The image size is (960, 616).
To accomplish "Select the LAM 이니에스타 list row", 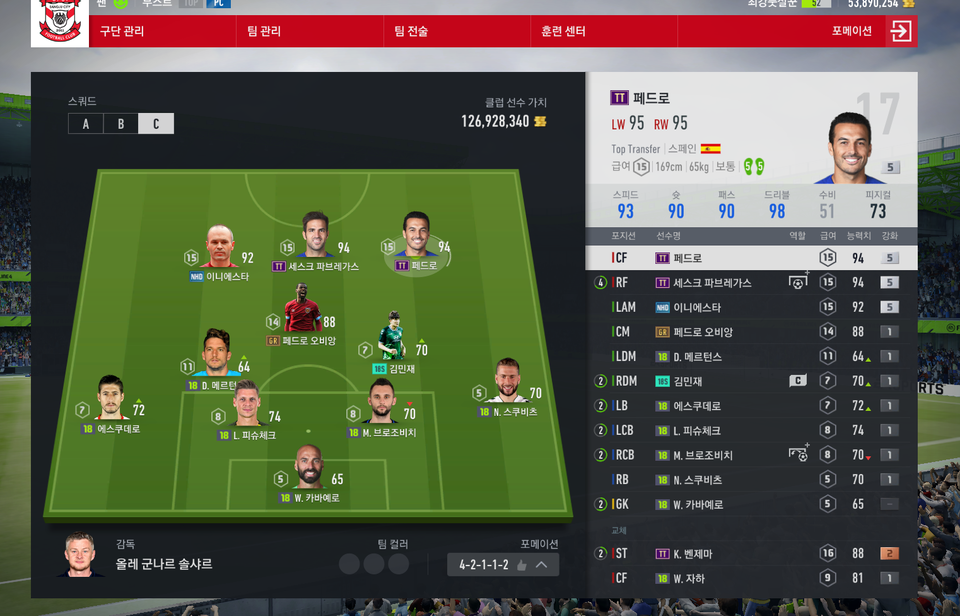I will coord(750,307).
